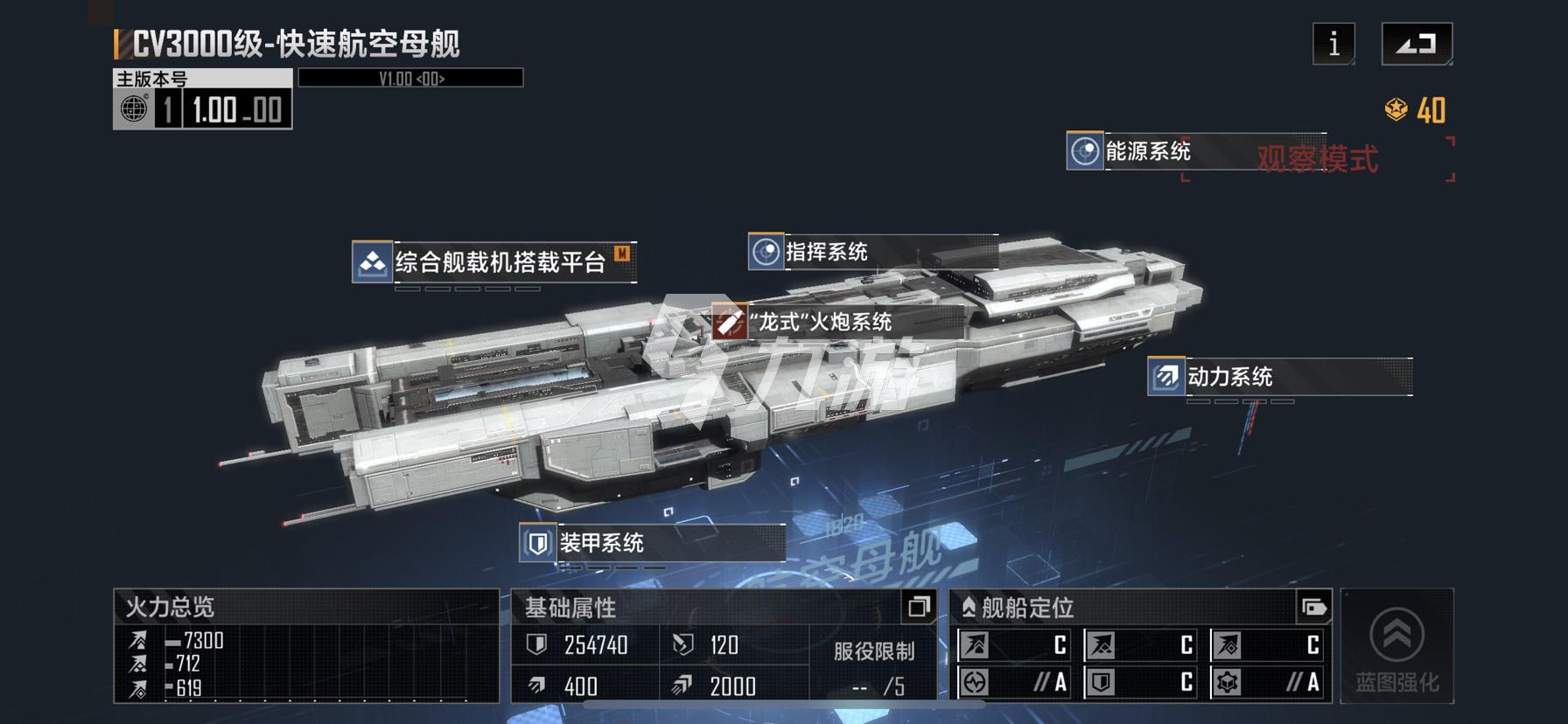The width and height of the screenshot is (1568, 724).
Task: Activate 观察模式 observation mode
Action: coord(1318,159)
